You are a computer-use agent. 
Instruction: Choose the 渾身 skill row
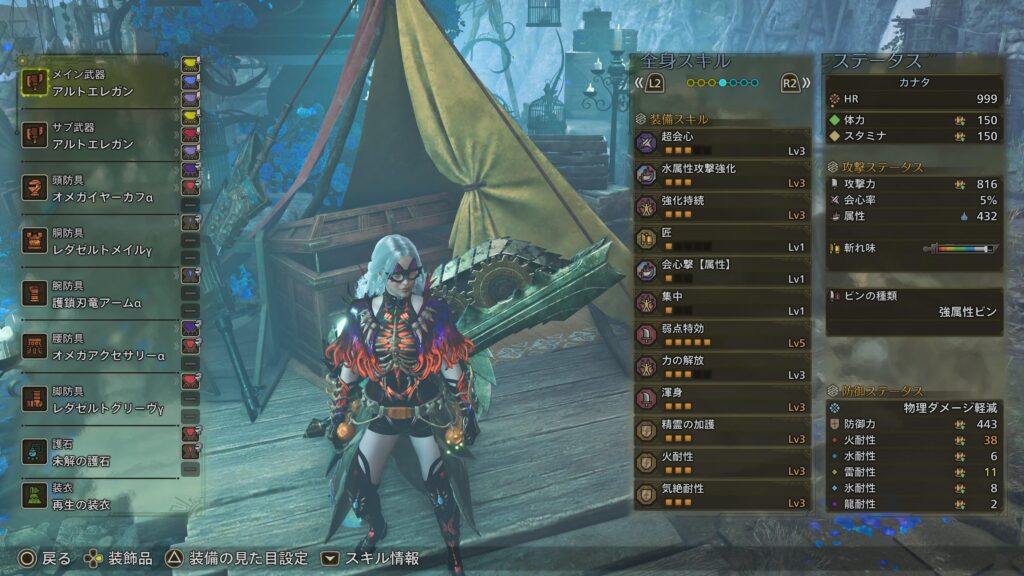tap(721, 399)
